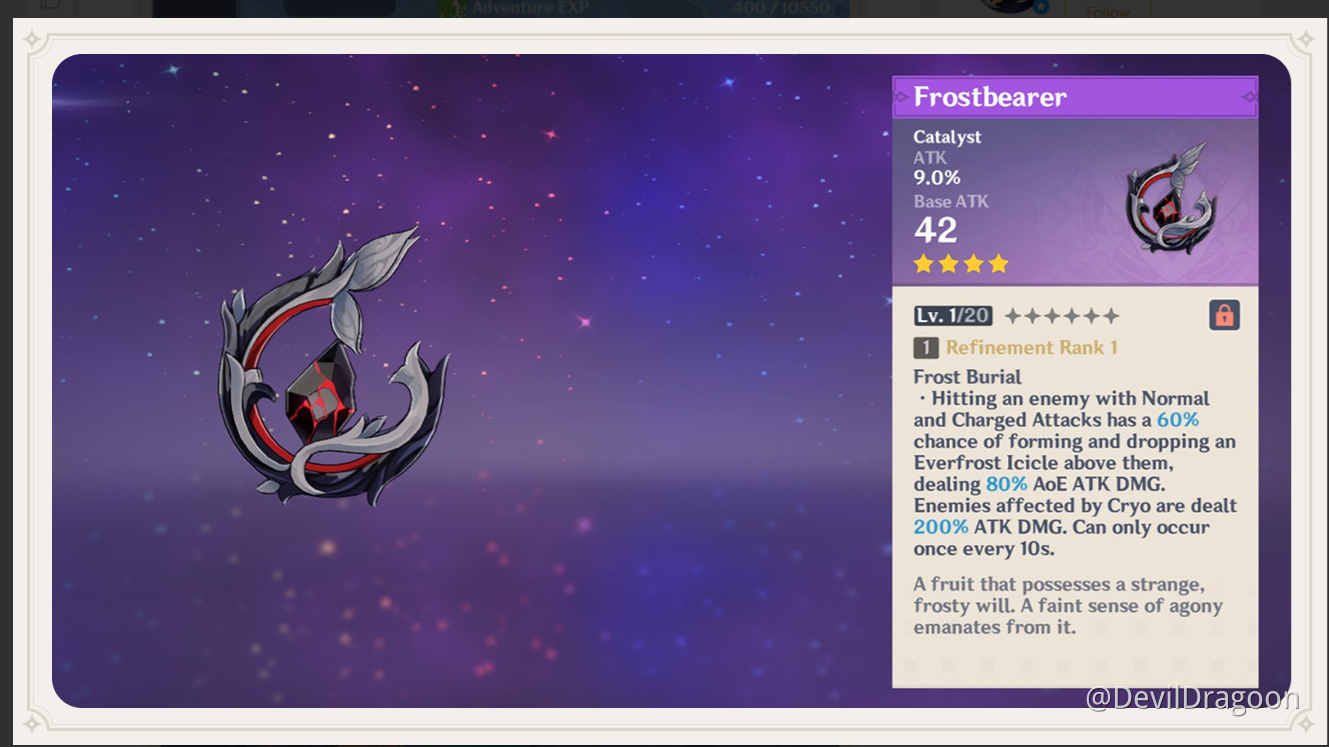Select the fourth rarity star under Base ATK

[997, 263]
